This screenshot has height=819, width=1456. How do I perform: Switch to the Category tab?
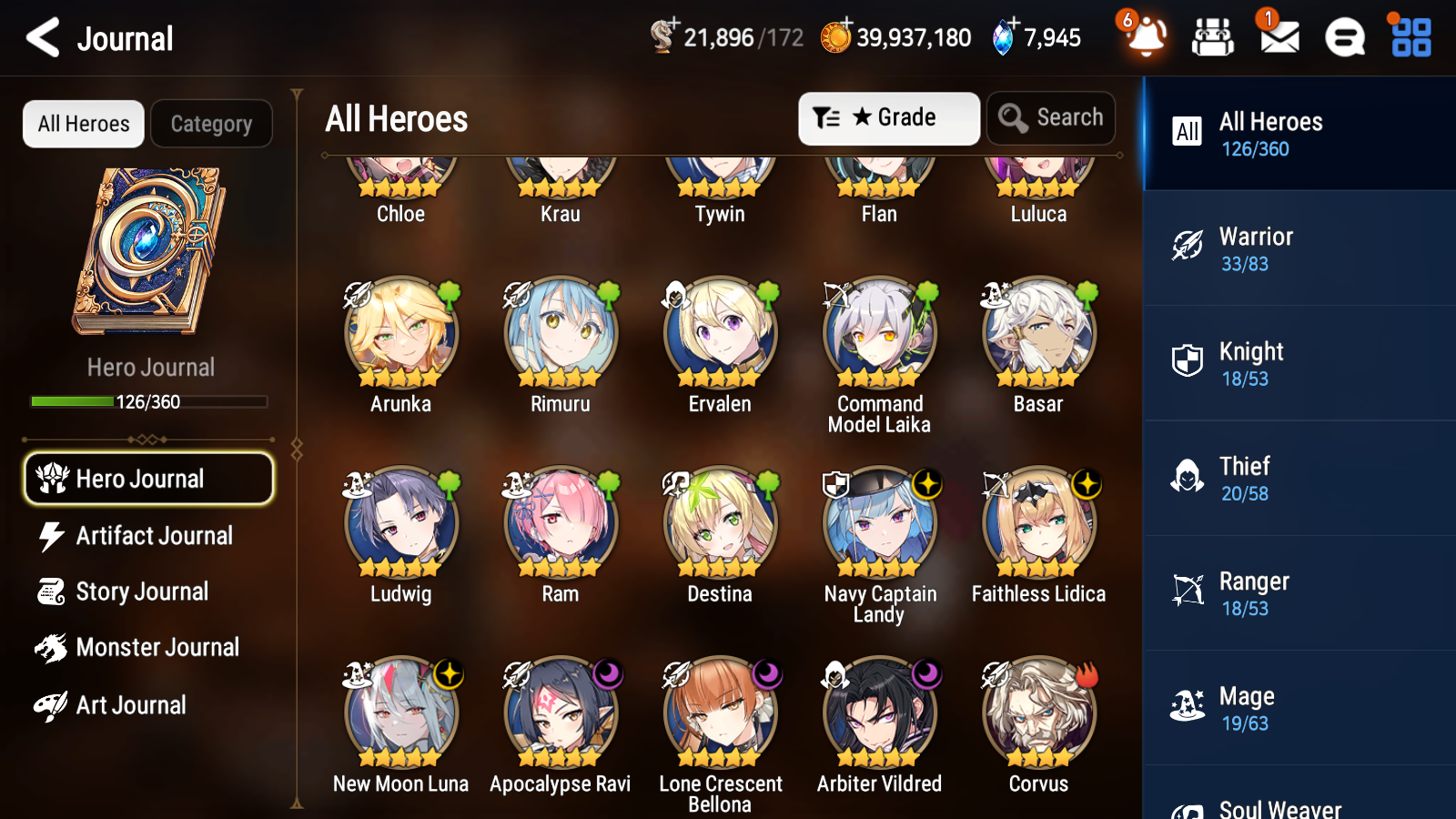pyautogui.click(x=211, y=124)
